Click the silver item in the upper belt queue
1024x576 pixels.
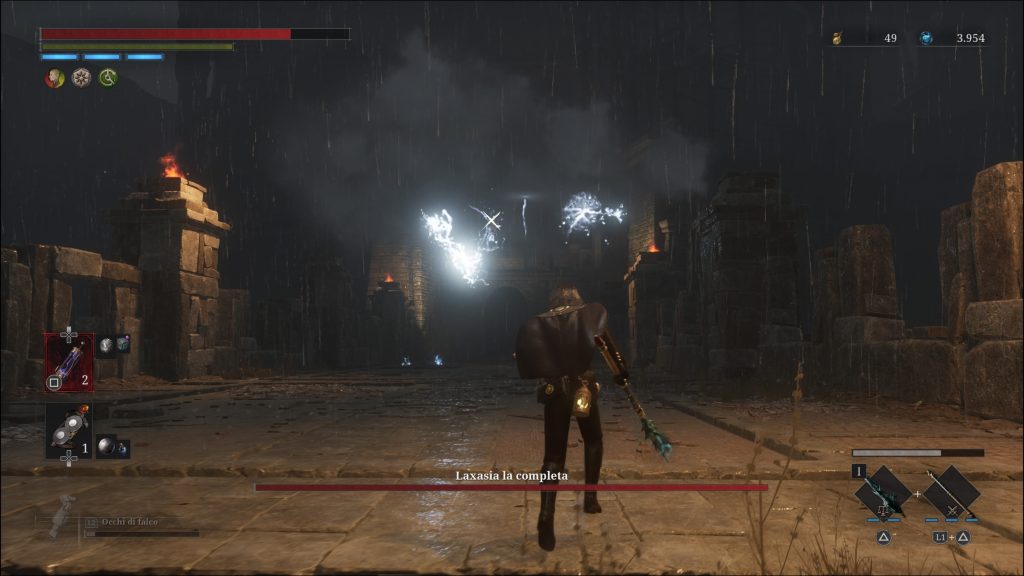106,344
